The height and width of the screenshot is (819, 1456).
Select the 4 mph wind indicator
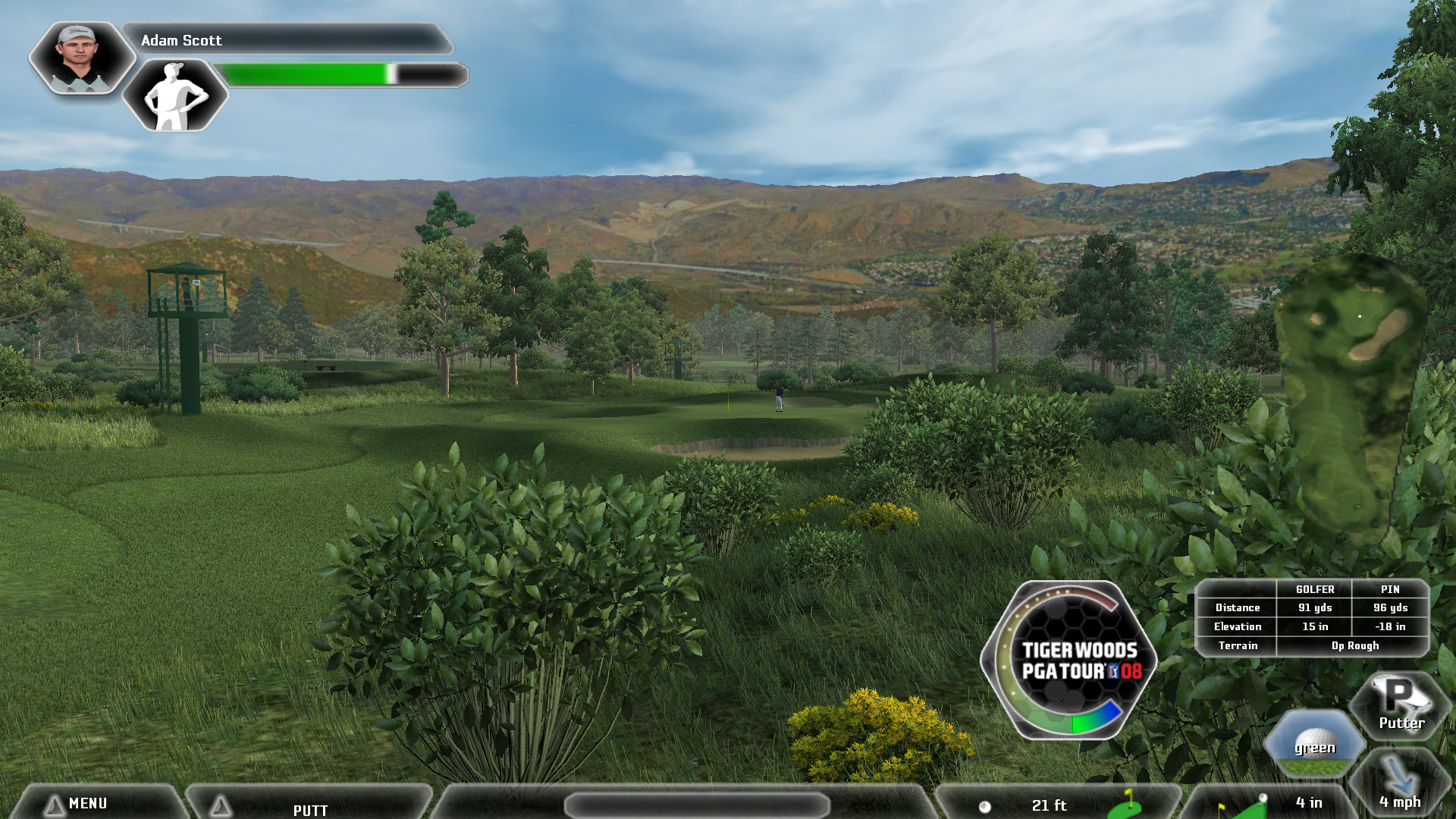click(1399, 786)
